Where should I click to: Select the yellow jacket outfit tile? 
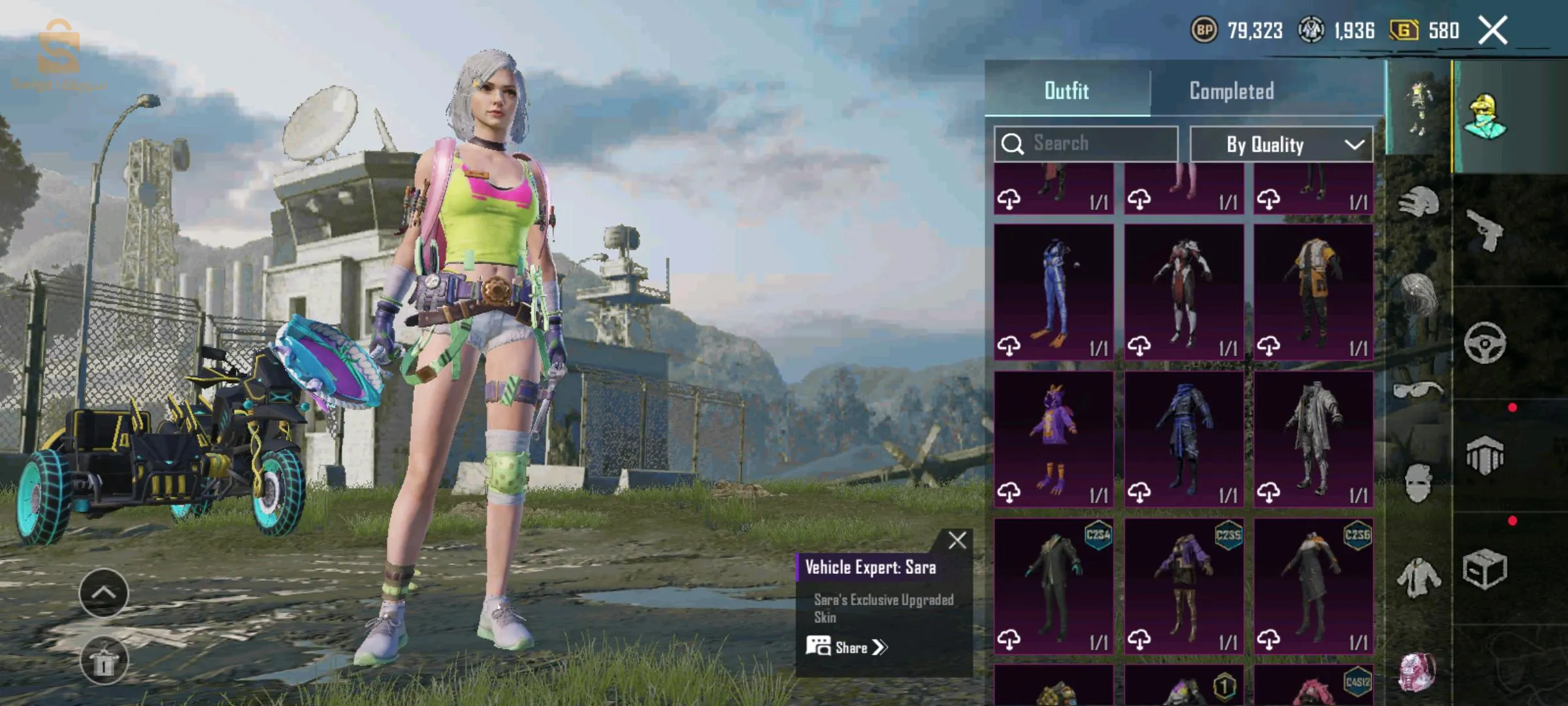1313,292
